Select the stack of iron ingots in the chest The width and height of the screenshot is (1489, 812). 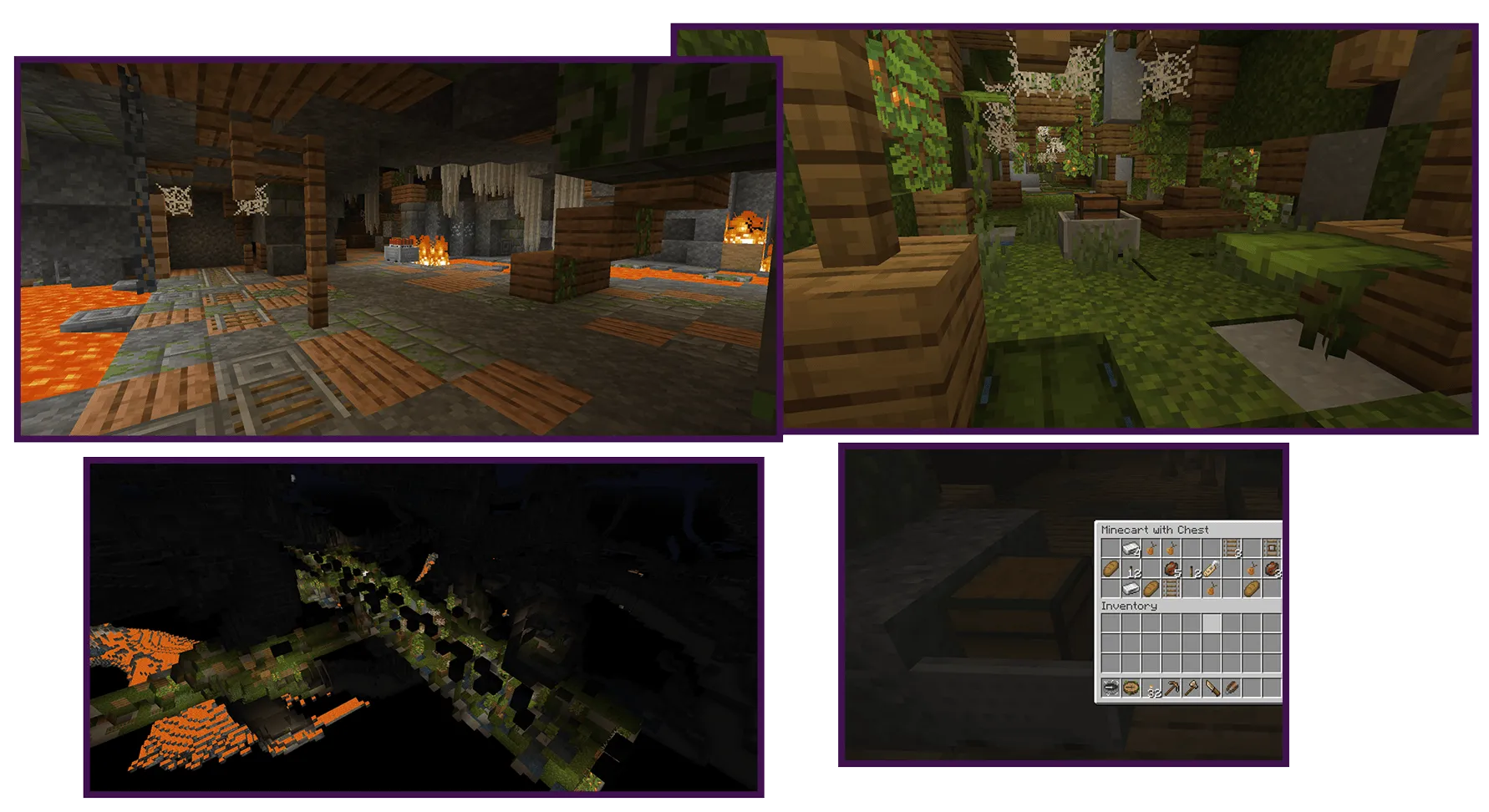coord(1131,547)
